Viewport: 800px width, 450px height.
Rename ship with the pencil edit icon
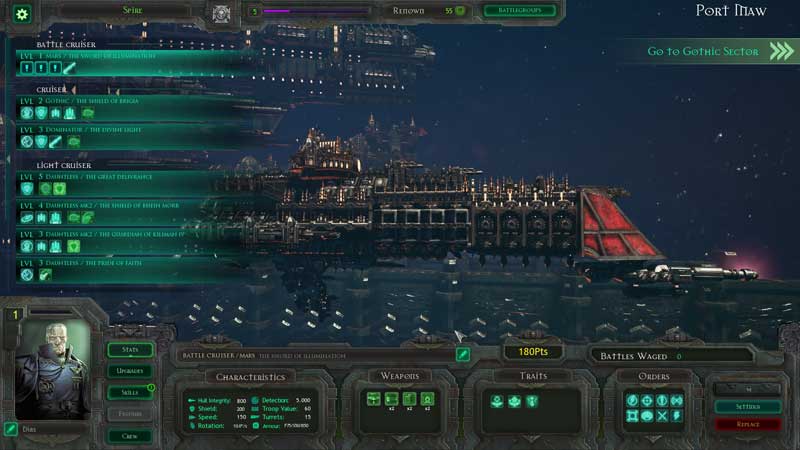click(463, 354)
